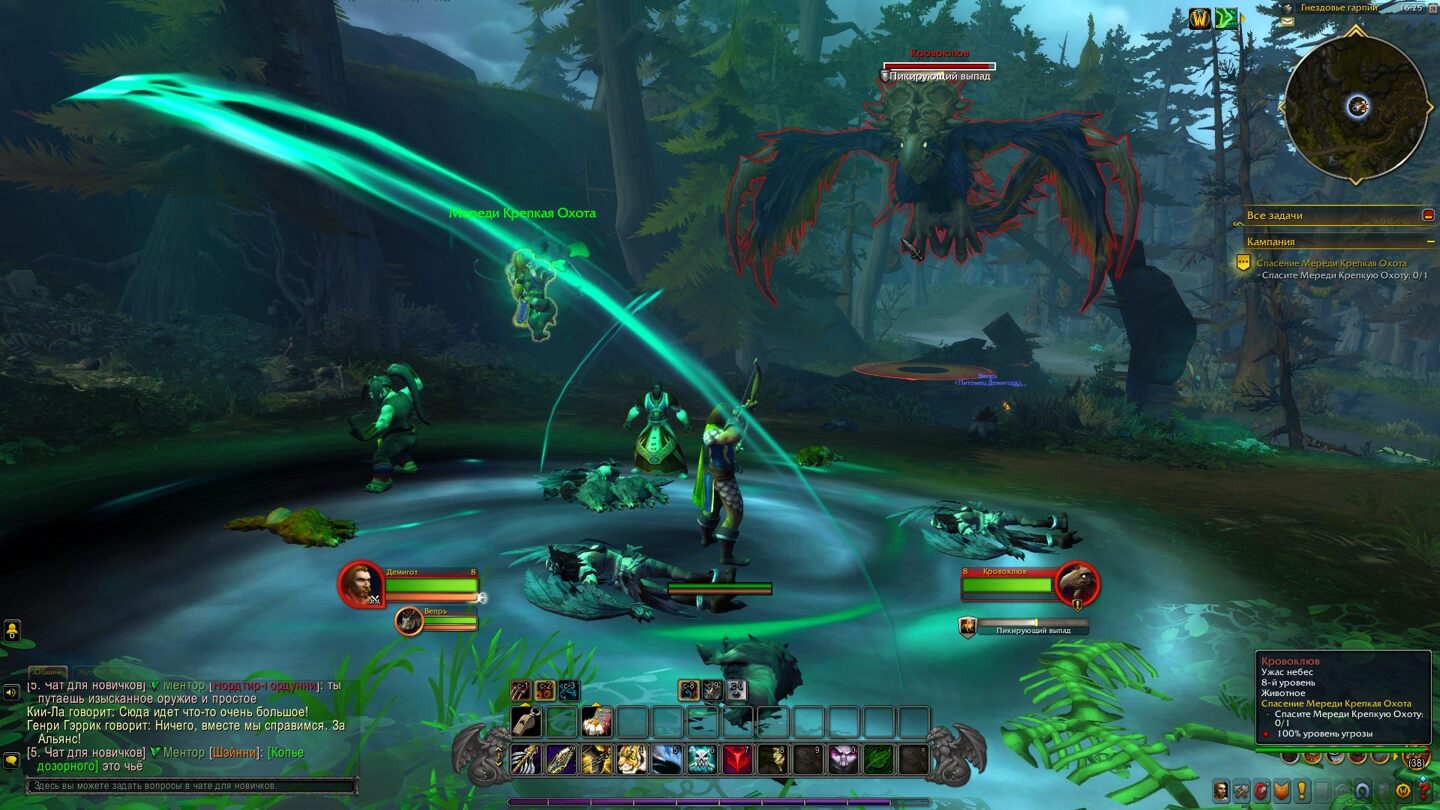Click the circular minimap
The image size is (1440, 810).
[x=1356, y=106]
